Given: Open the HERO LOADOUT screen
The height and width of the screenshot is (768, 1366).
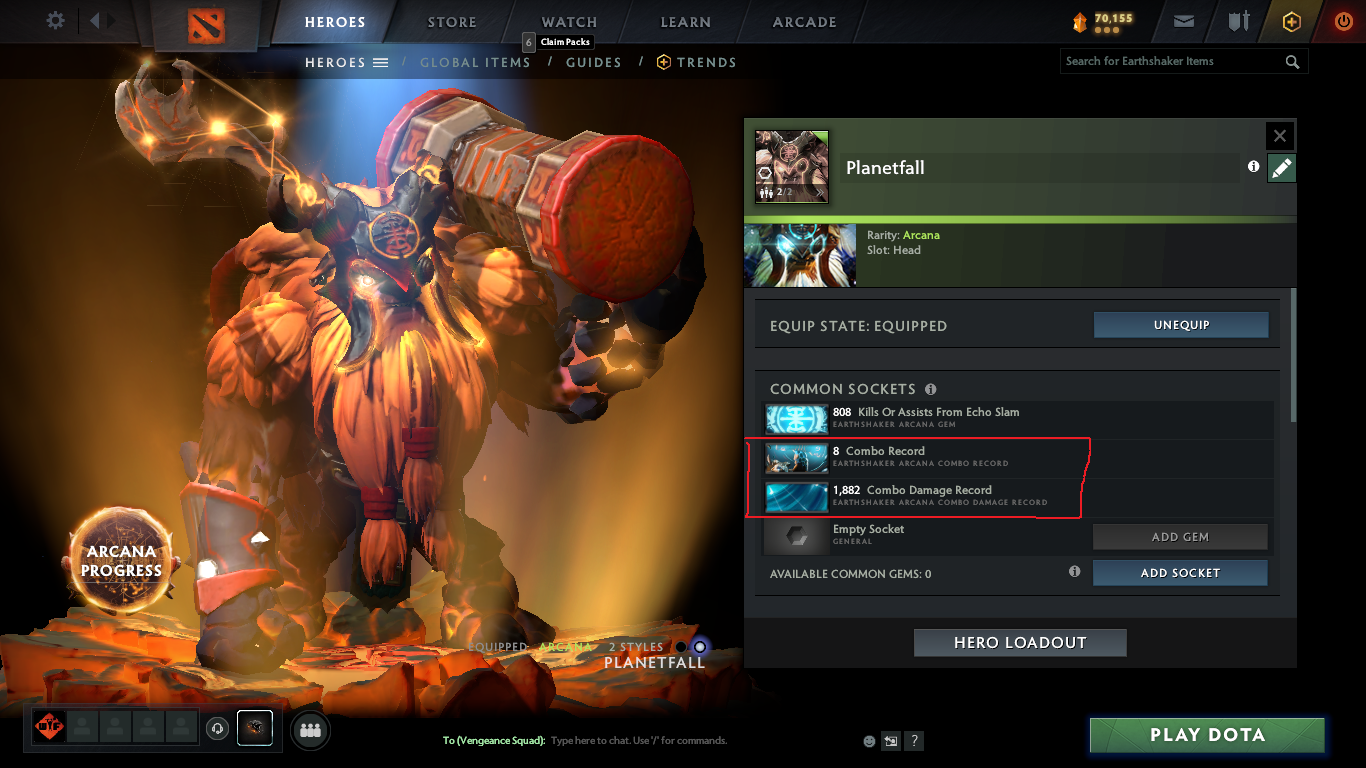Looking at the screenshot, I should pyautogui.click(x=1019, y=642).
